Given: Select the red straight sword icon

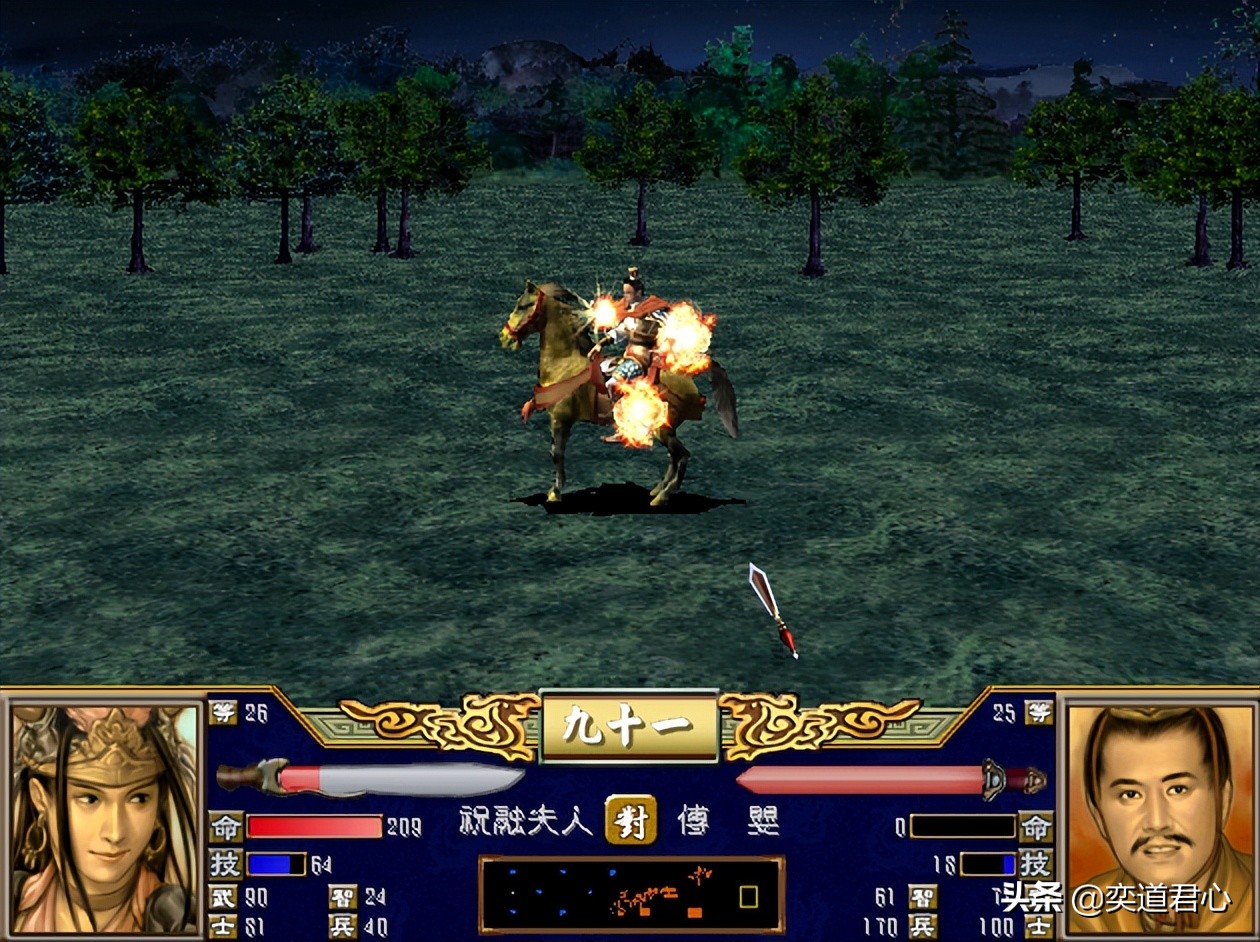Looking at the screenshot, I should click(x=890, y=779).
